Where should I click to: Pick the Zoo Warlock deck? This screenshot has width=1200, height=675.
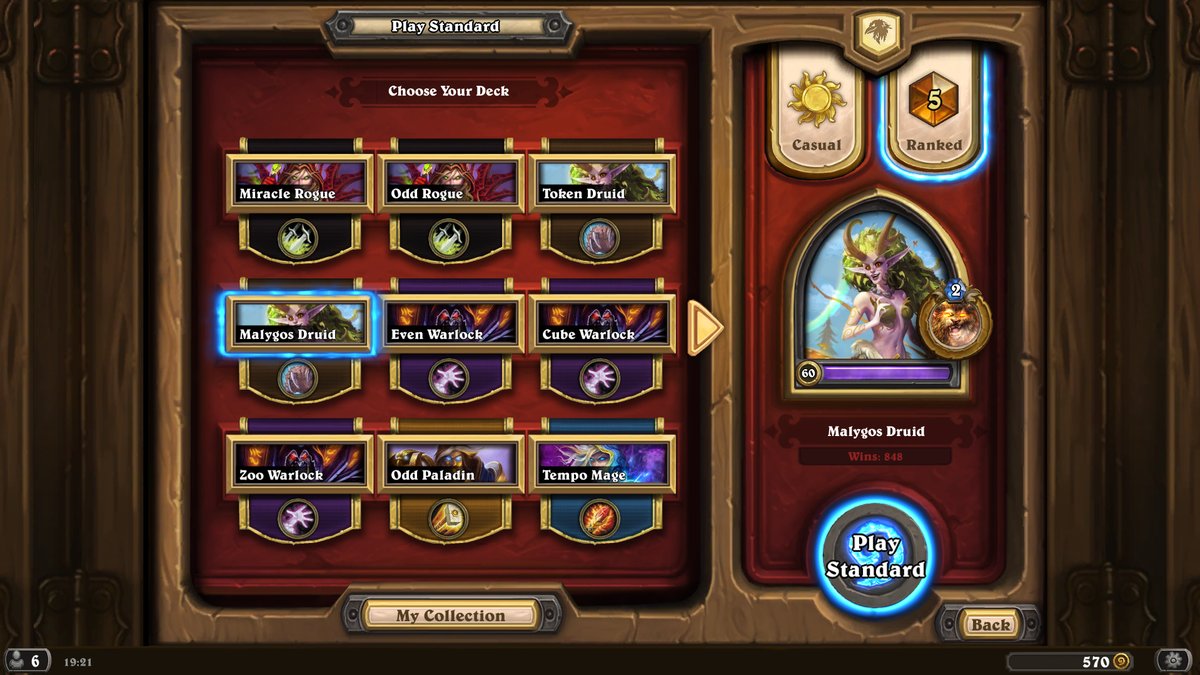(299, 465)
